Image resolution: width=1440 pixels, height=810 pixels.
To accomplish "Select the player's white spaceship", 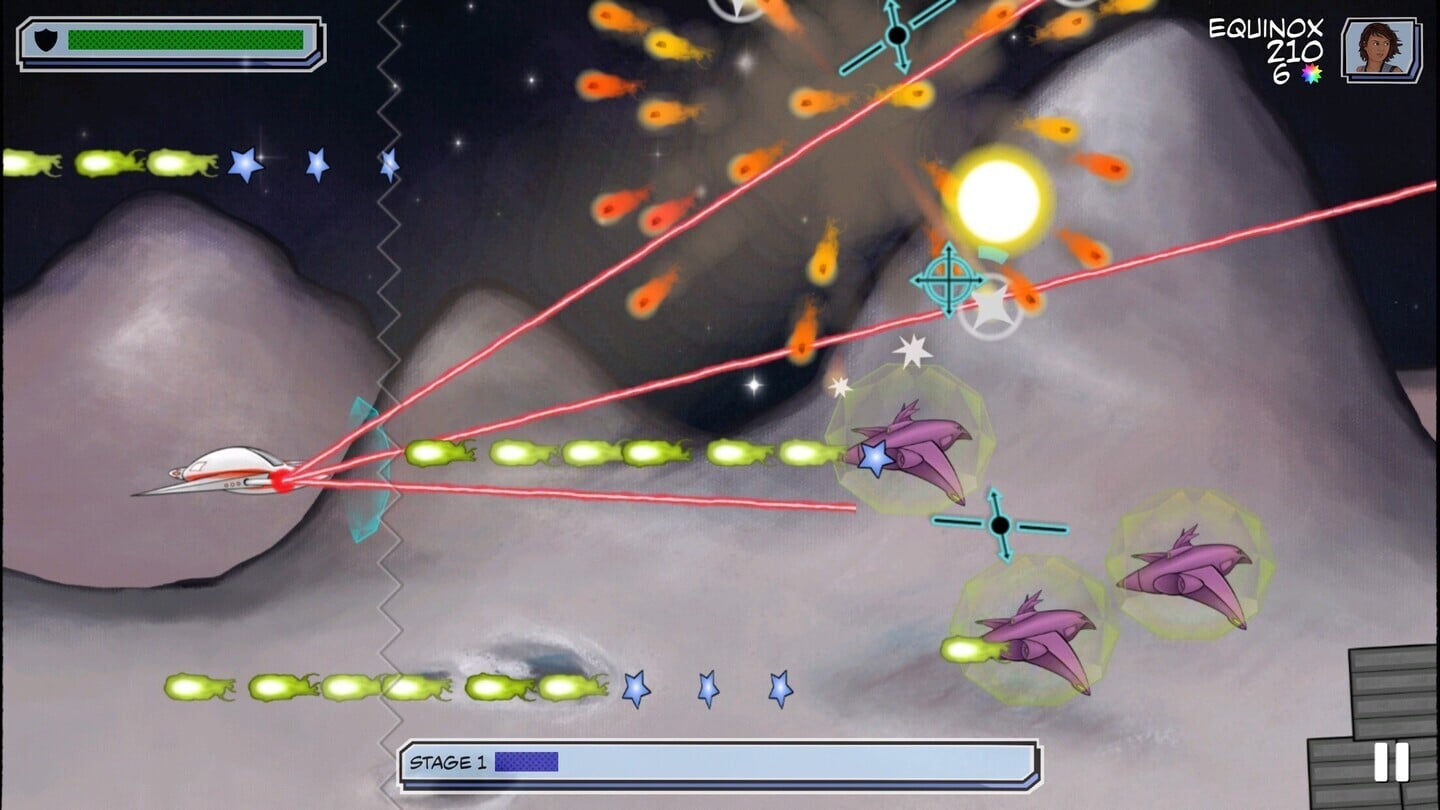I will coord(230,470).
